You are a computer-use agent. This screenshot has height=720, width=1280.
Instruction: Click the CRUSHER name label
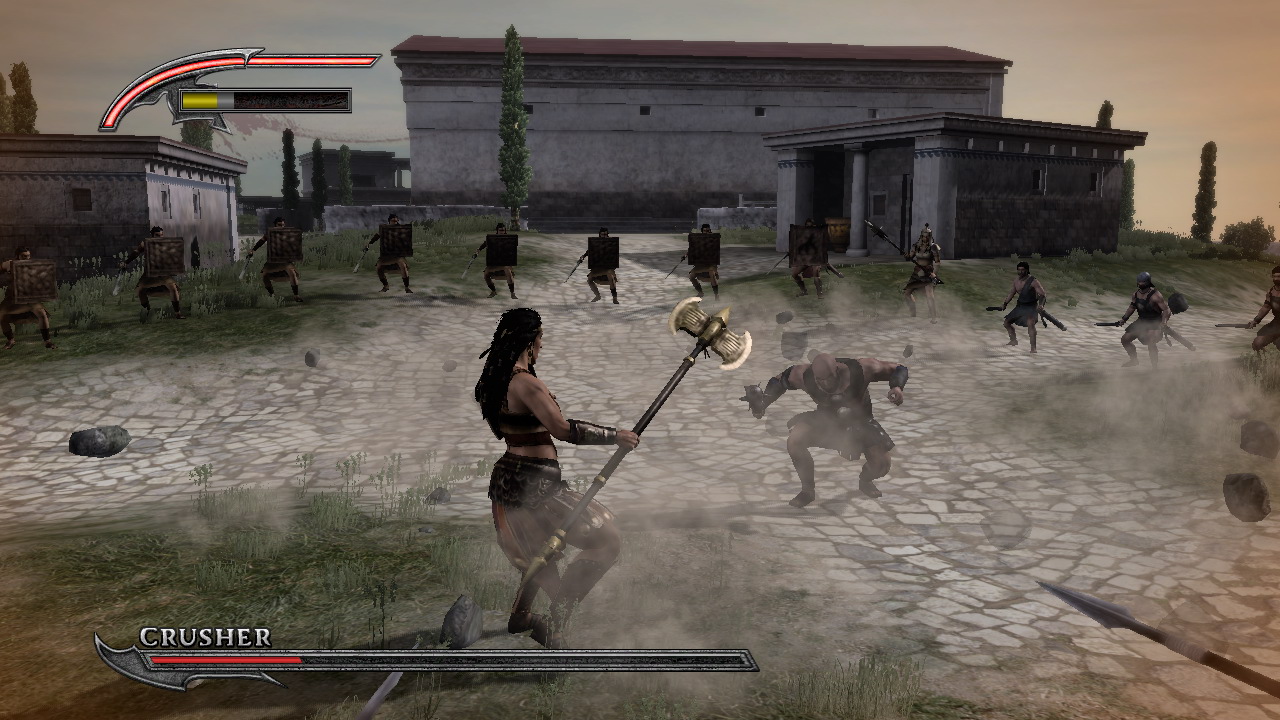[205, 637]
